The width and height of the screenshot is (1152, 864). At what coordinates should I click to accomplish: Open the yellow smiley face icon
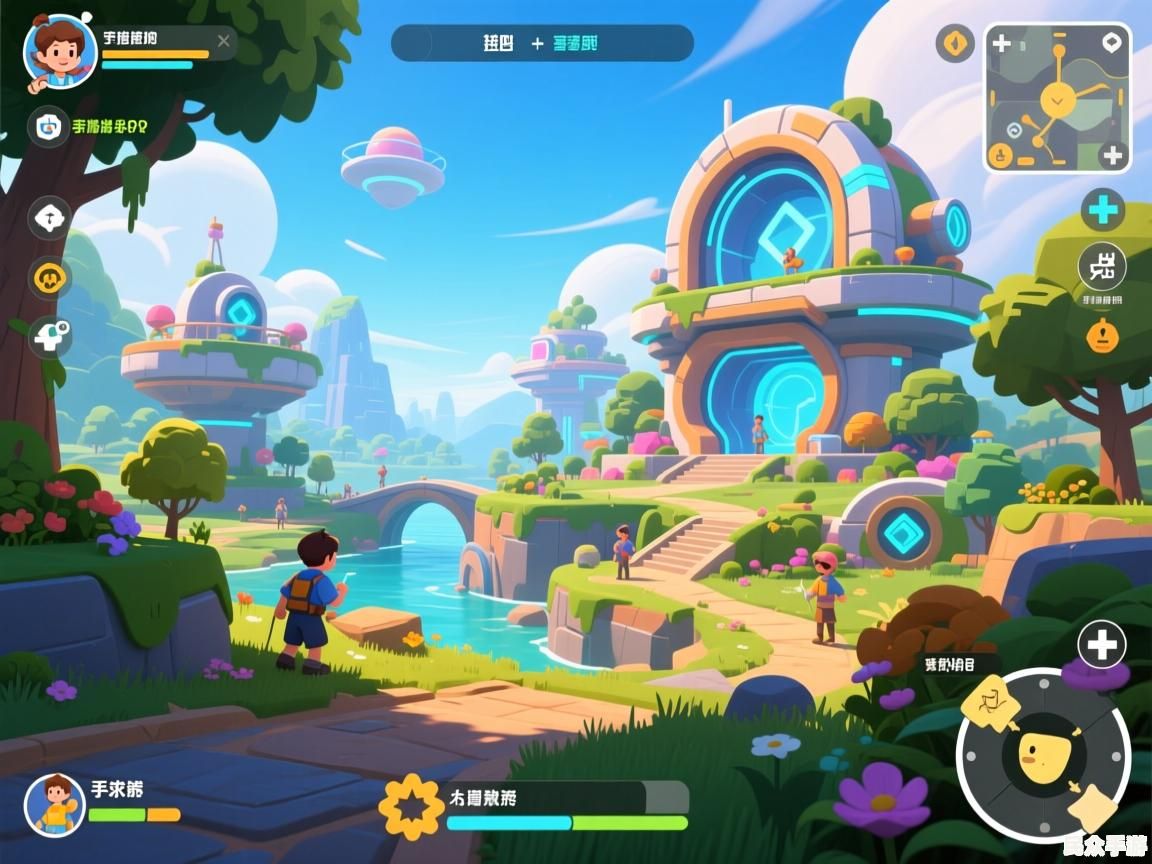tap(49, 277)
